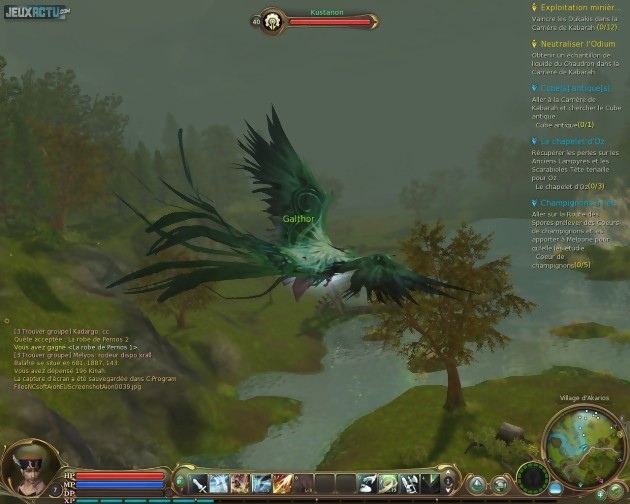
Task: Open the Exploitation minière quest entry
Action: (578, 7)
